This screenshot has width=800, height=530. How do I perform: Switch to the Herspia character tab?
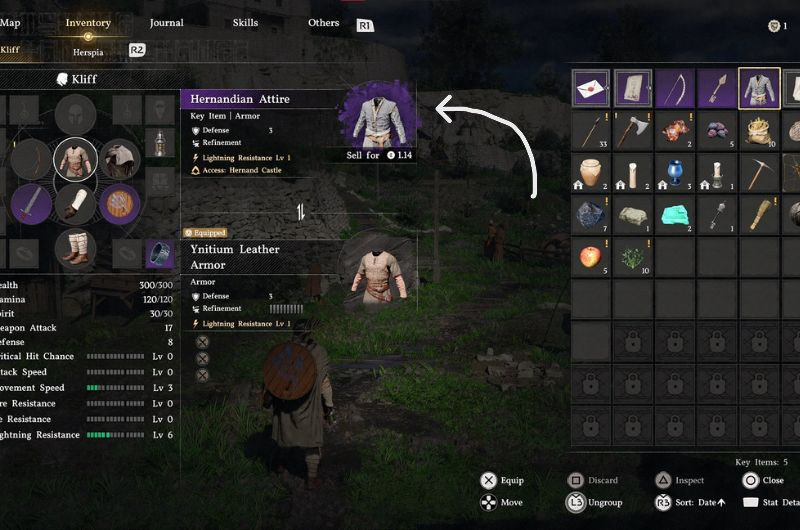88,52
